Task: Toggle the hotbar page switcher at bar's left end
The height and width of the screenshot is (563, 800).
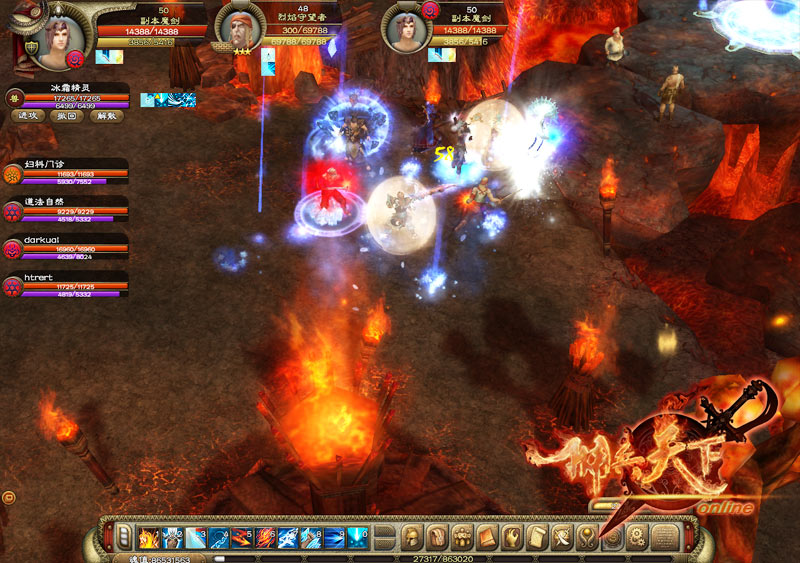Action: pyautogui.click(x=122, y=537)
